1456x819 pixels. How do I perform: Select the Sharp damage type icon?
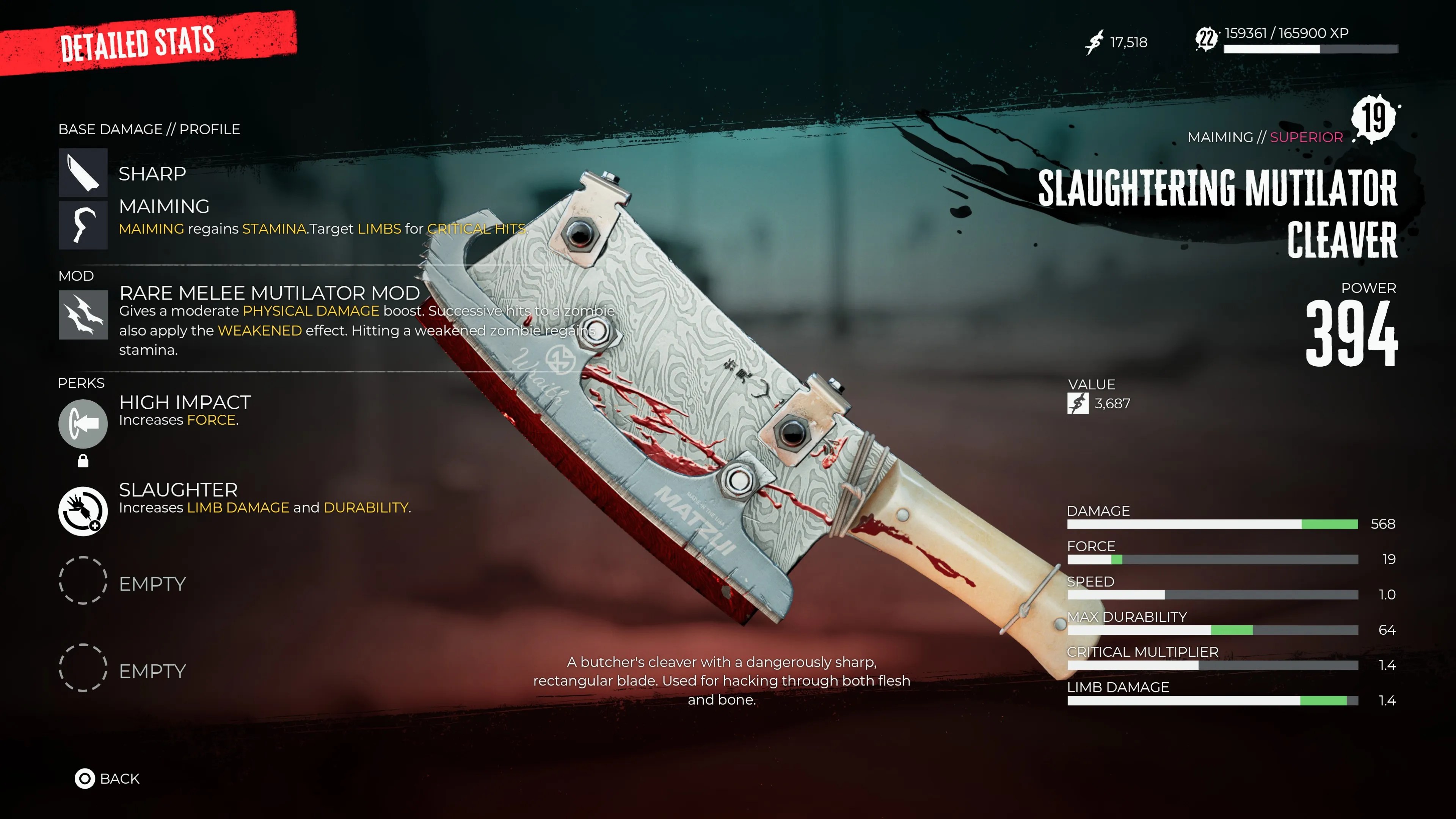[x=83, y=173]
